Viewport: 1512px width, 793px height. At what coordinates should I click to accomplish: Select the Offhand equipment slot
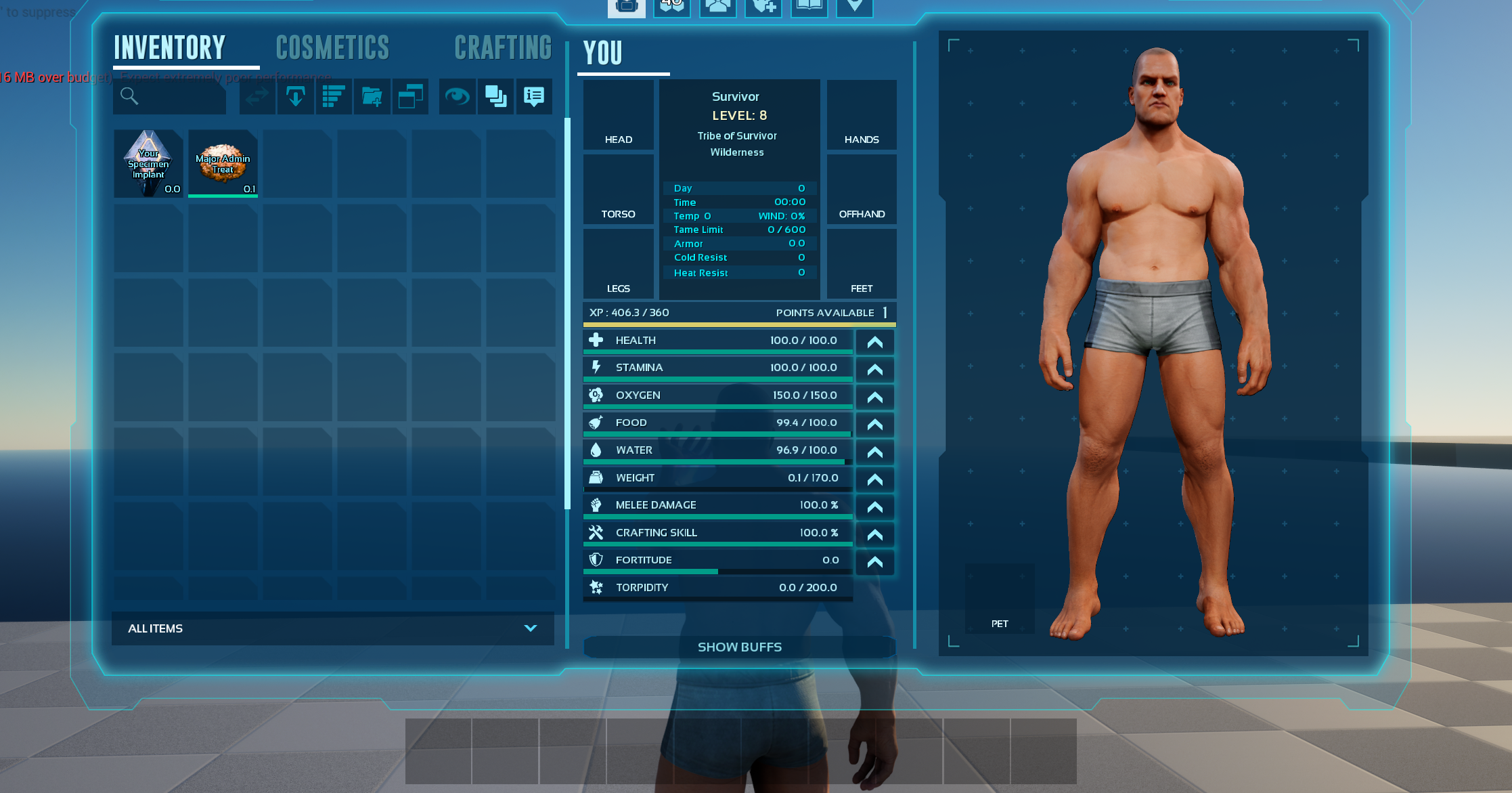click(861, 190)
